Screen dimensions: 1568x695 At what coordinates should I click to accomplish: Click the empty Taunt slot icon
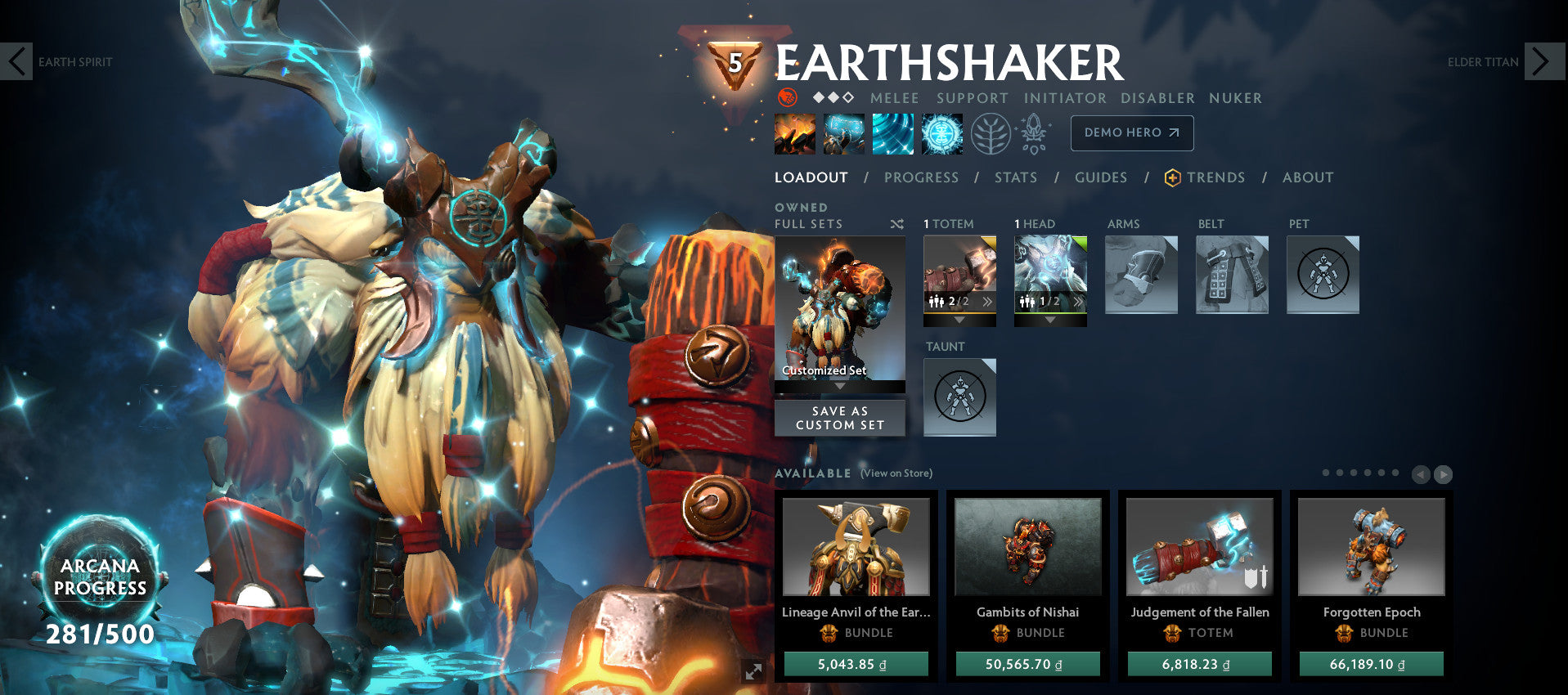coord(959,397)
